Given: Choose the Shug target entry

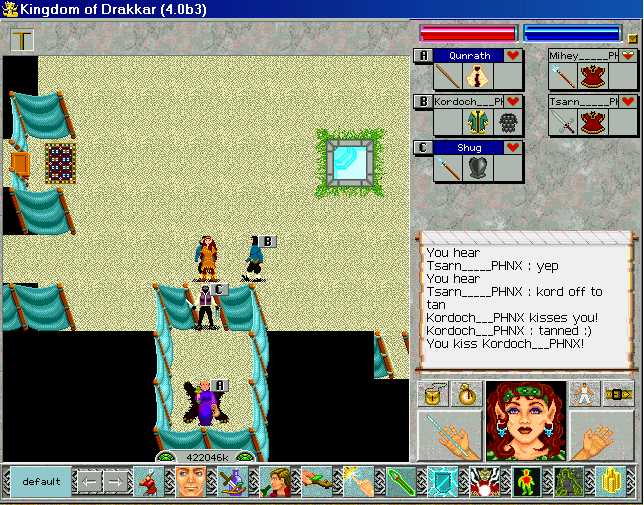Looking at the screenshot, I should pyautogui.click(x=469, y=148).
